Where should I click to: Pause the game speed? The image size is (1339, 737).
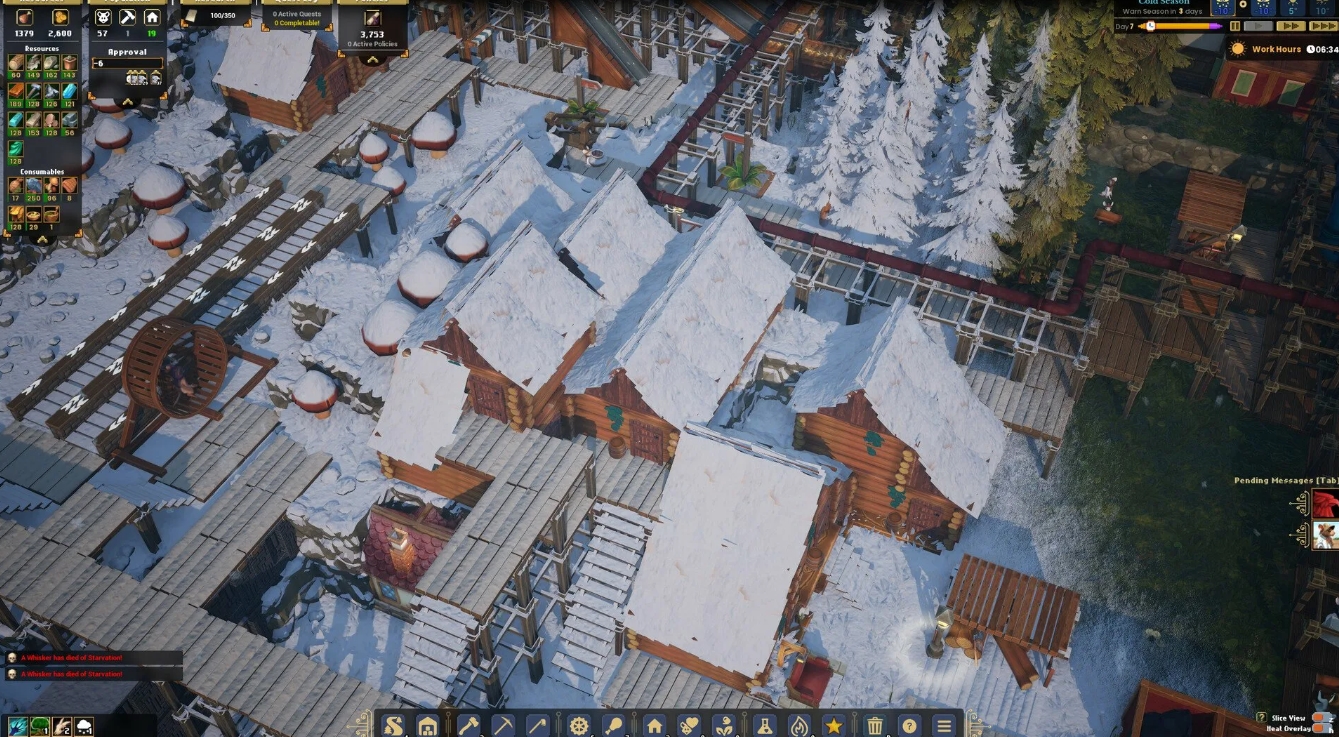1235,26
